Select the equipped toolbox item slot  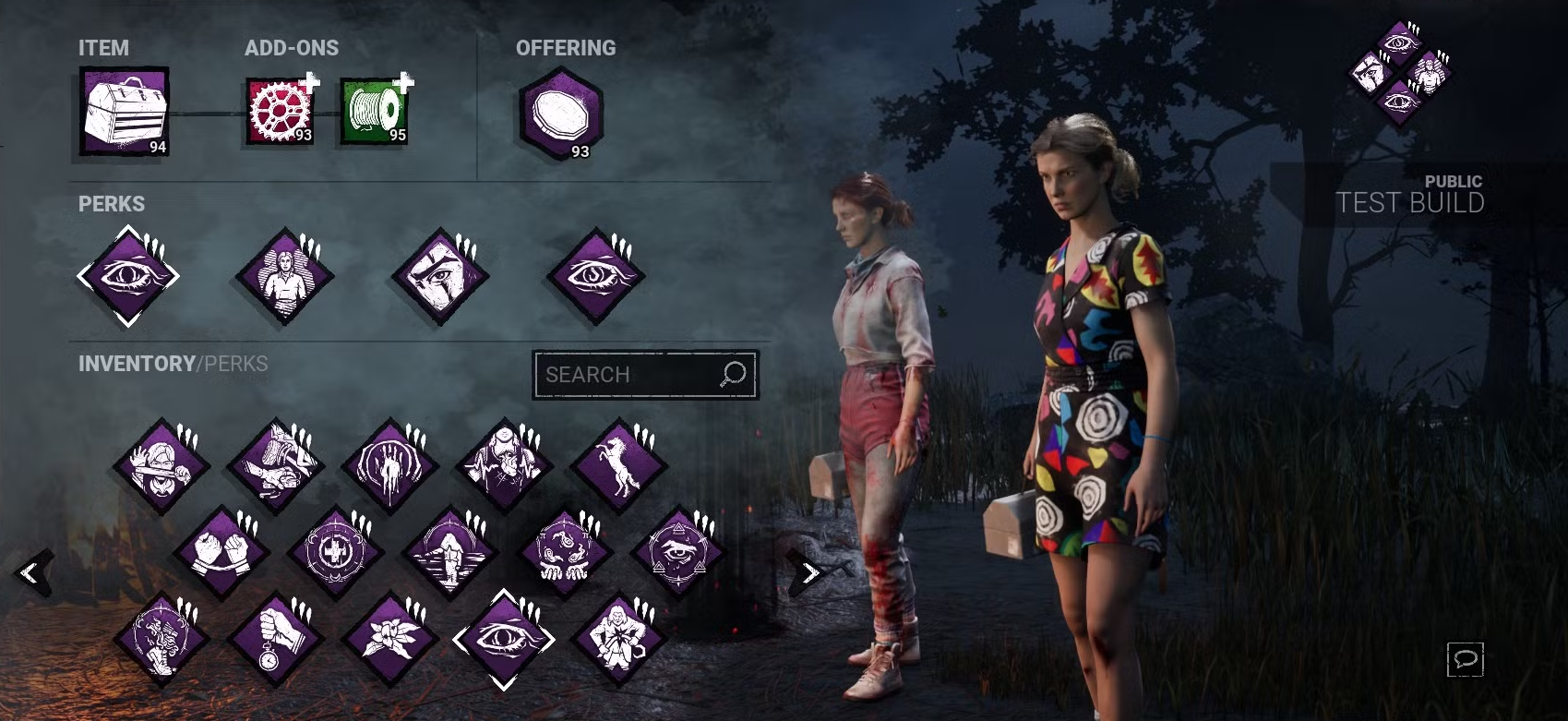click(124, 111)
